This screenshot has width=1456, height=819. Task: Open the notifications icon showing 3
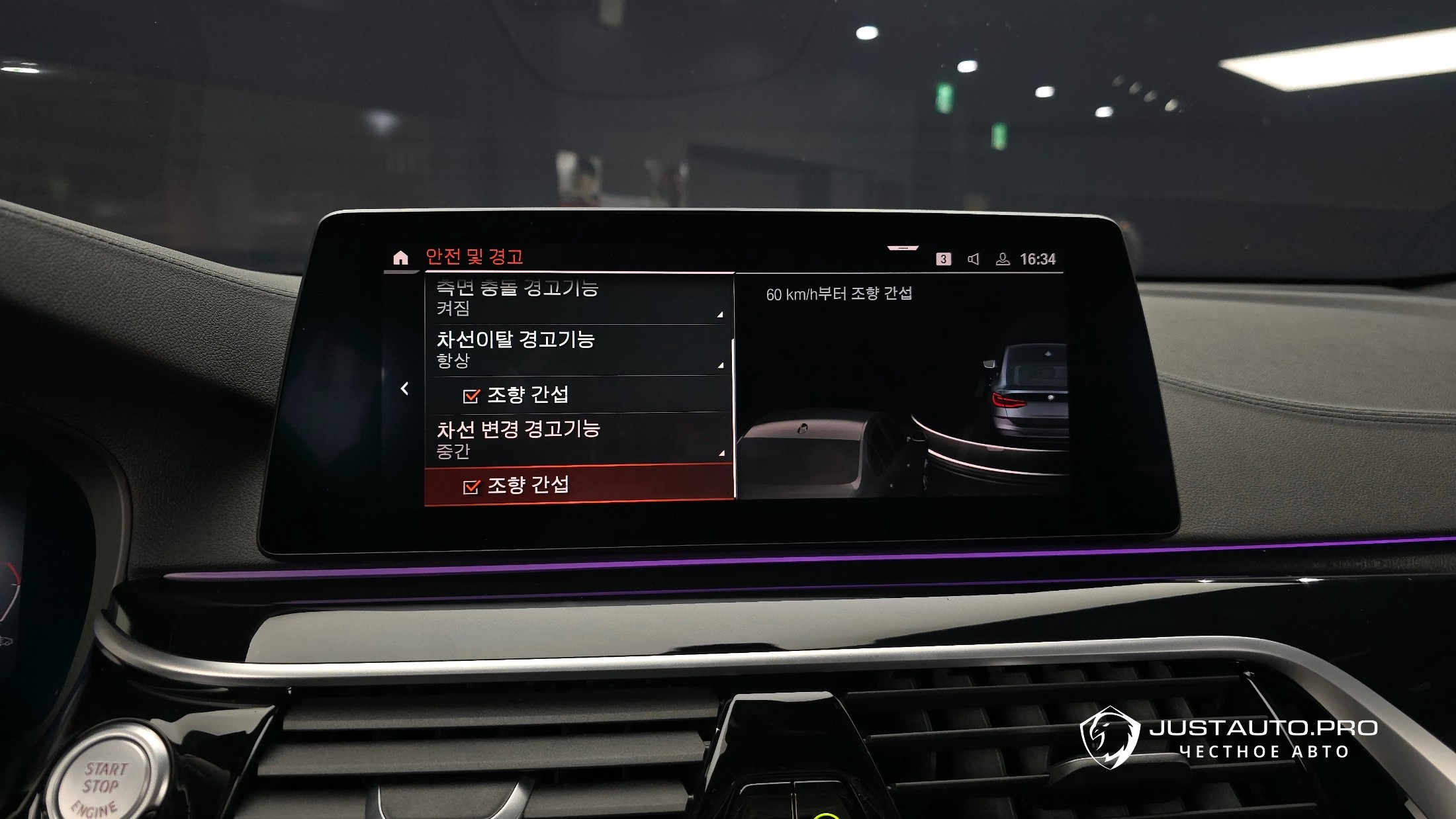(943, 259)
